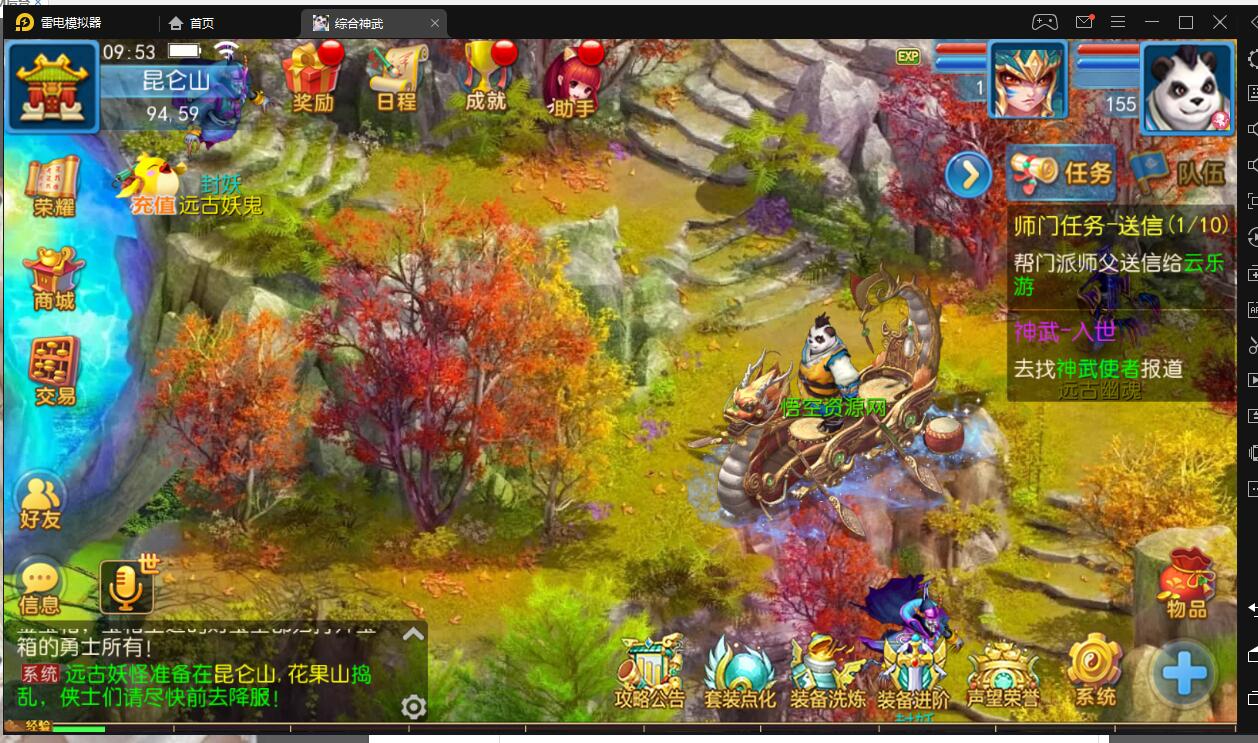
Task: Open the 交易 trading menu
Action: tap(55, 371)
